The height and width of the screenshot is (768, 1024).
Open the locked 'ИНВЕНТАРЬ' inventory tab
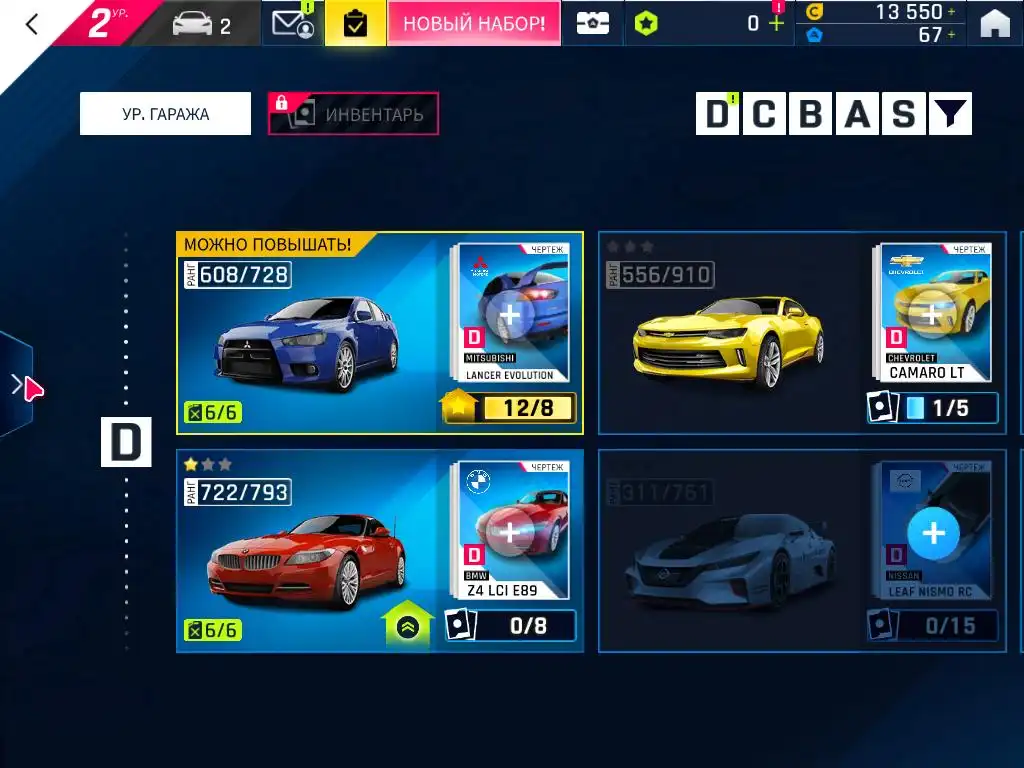pyautogui.click(x=353, y=114)
